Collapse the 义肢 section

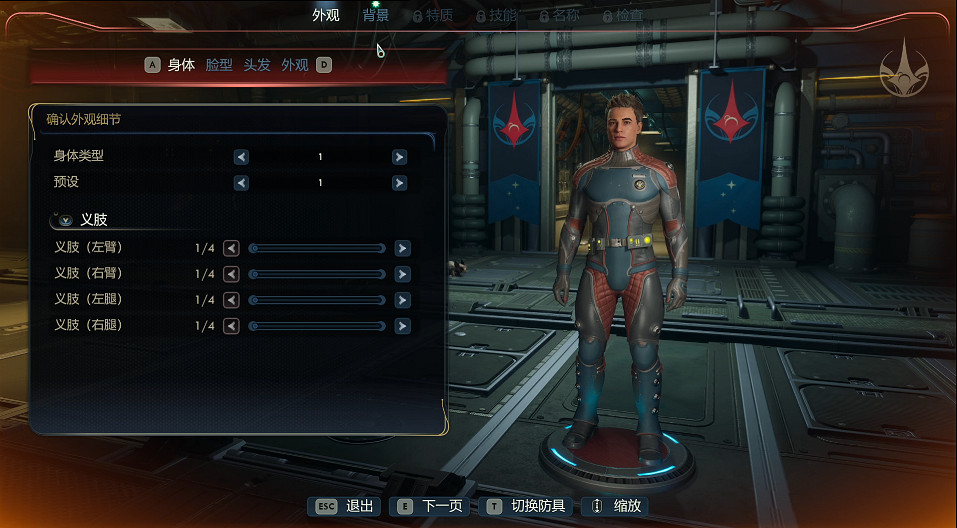pos(66,220)
